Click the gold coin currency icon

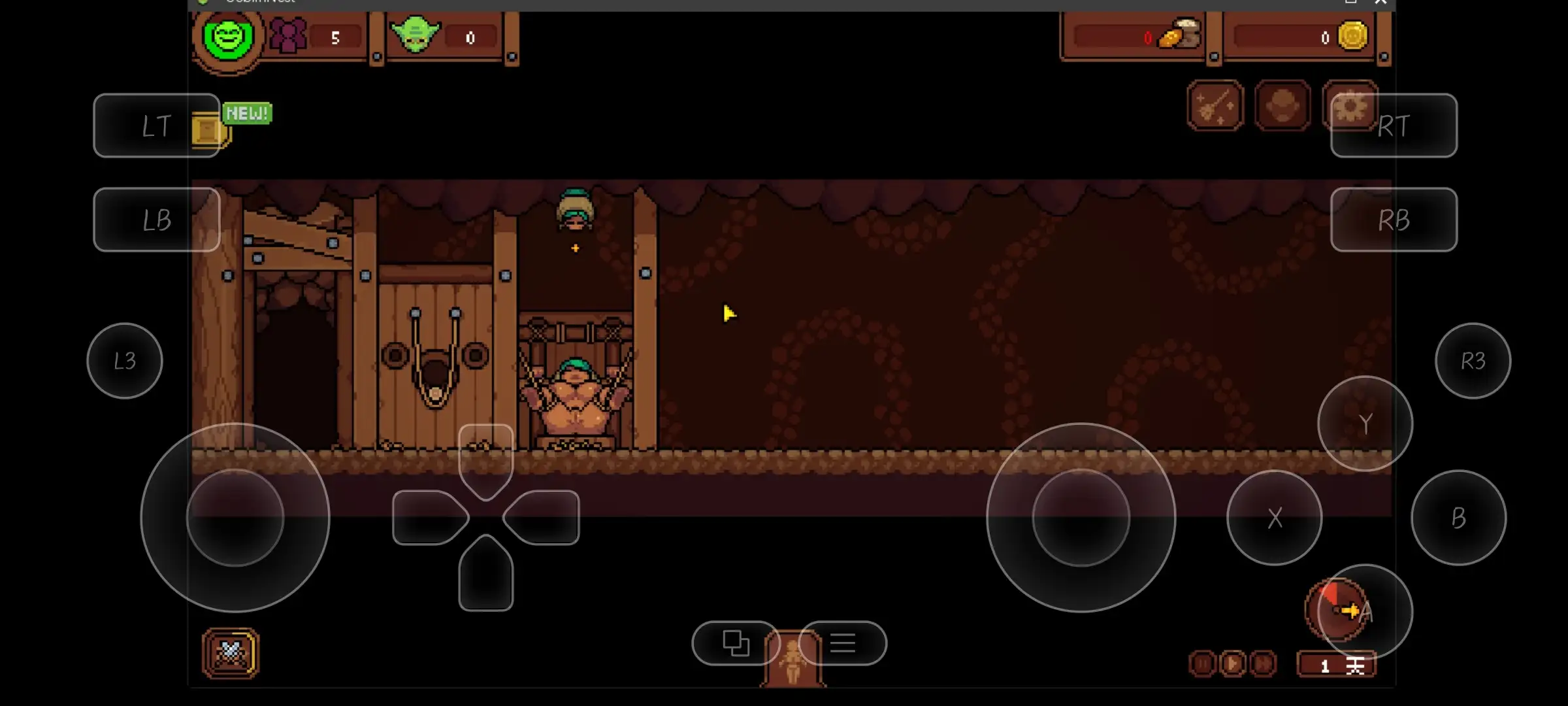click(1352, 35)
